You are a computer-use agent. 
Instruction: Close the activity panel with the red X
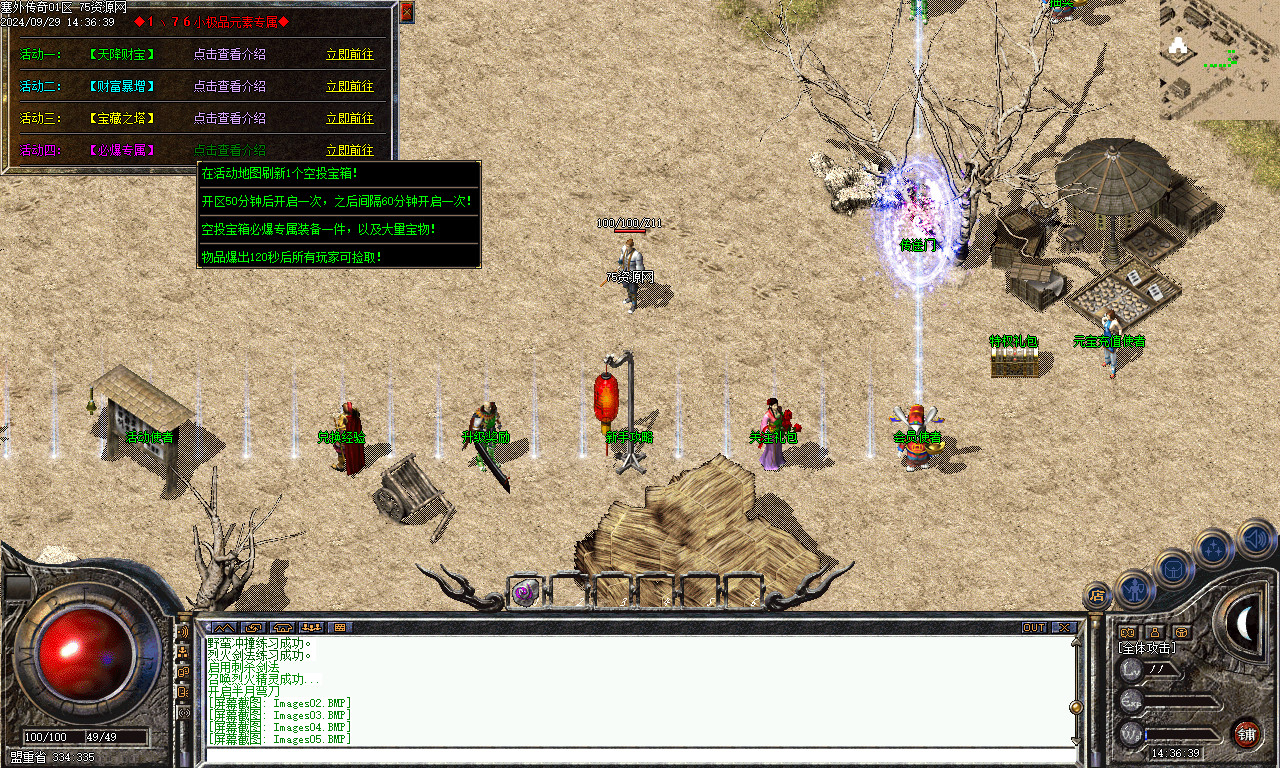click(406, 12)
